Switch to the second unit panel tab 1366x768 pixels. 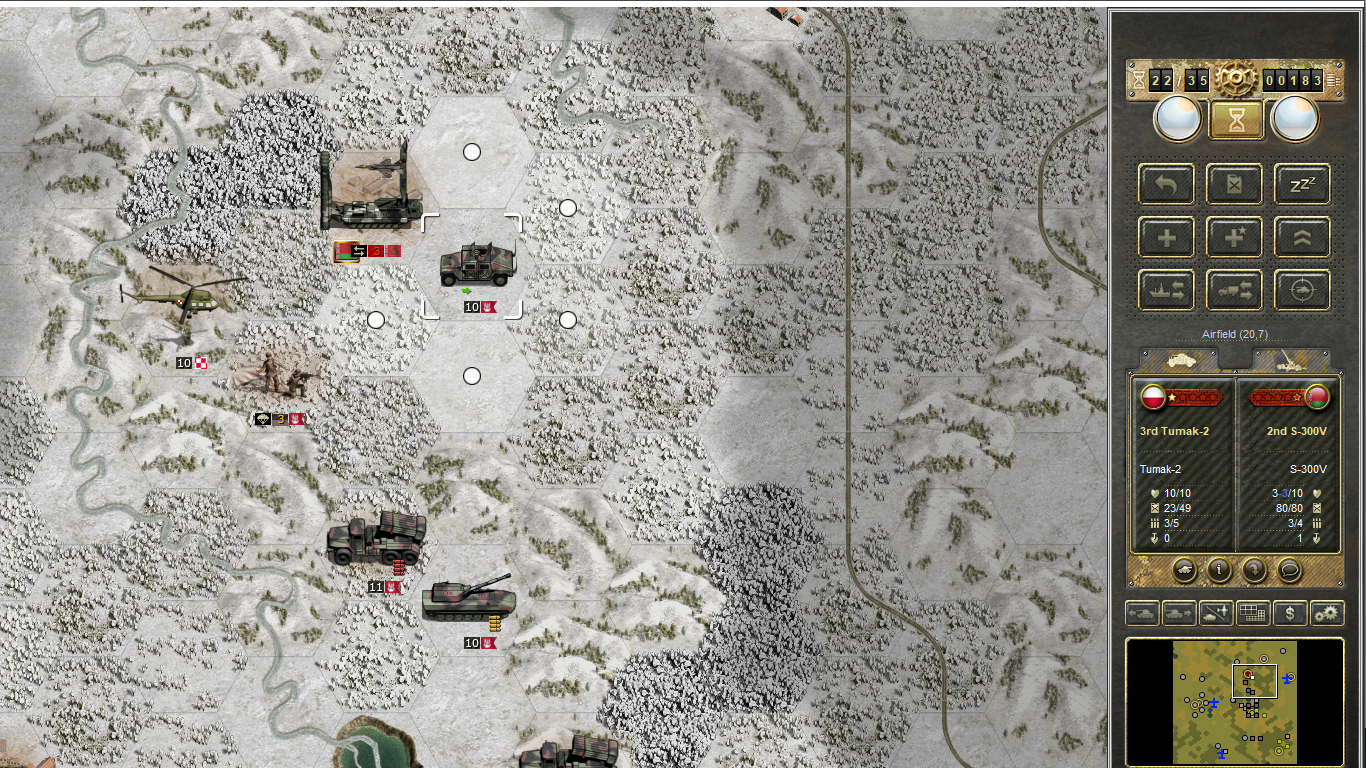pyautogui.click(x=1291, y=360)
